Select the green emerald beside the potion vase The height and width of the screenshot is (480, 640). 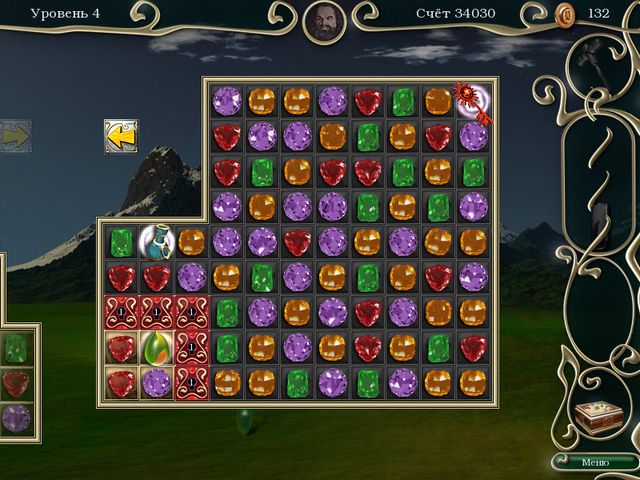point(121,241)
